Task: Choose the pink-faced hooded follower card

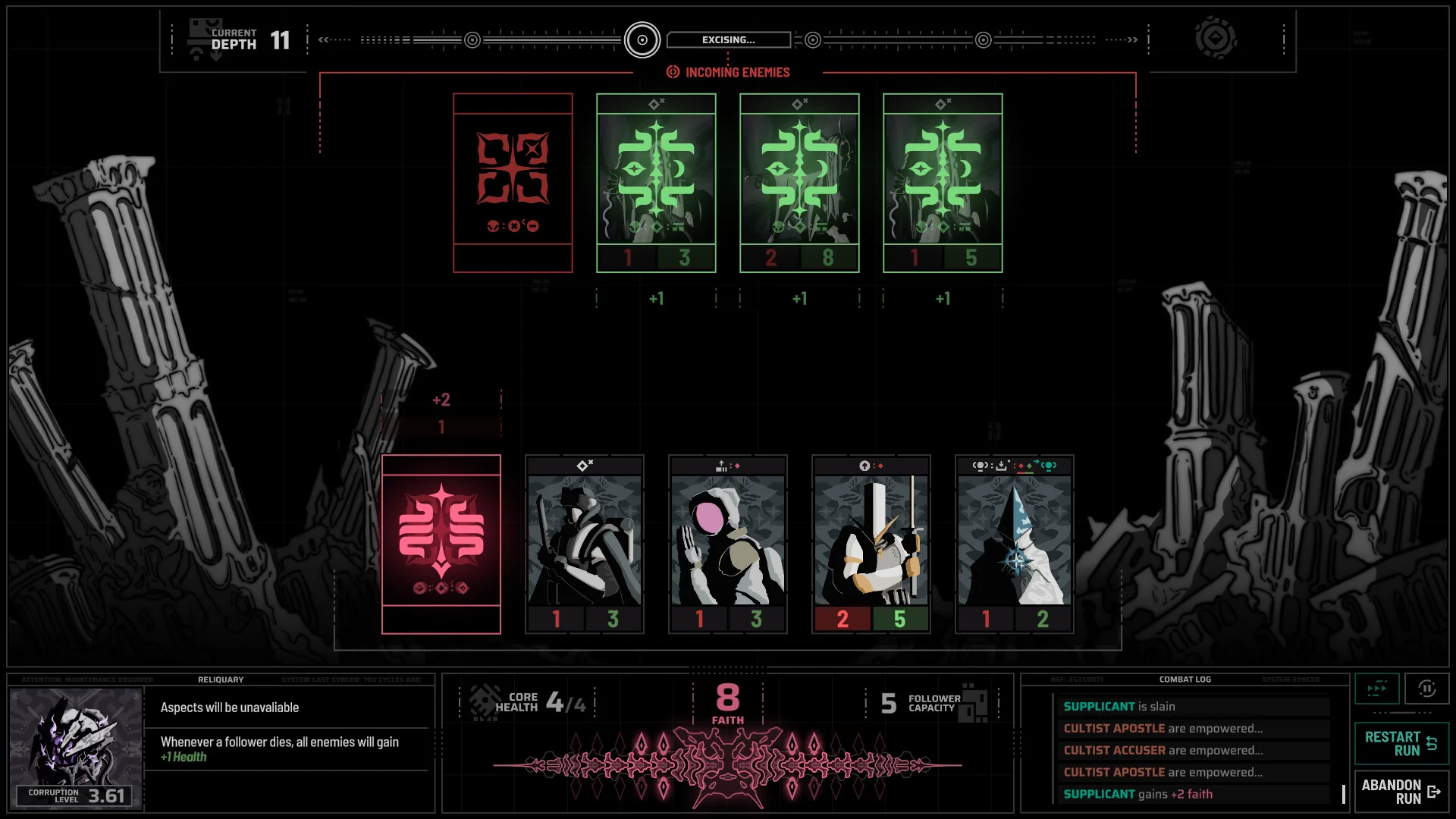Action: pos(727,544)
